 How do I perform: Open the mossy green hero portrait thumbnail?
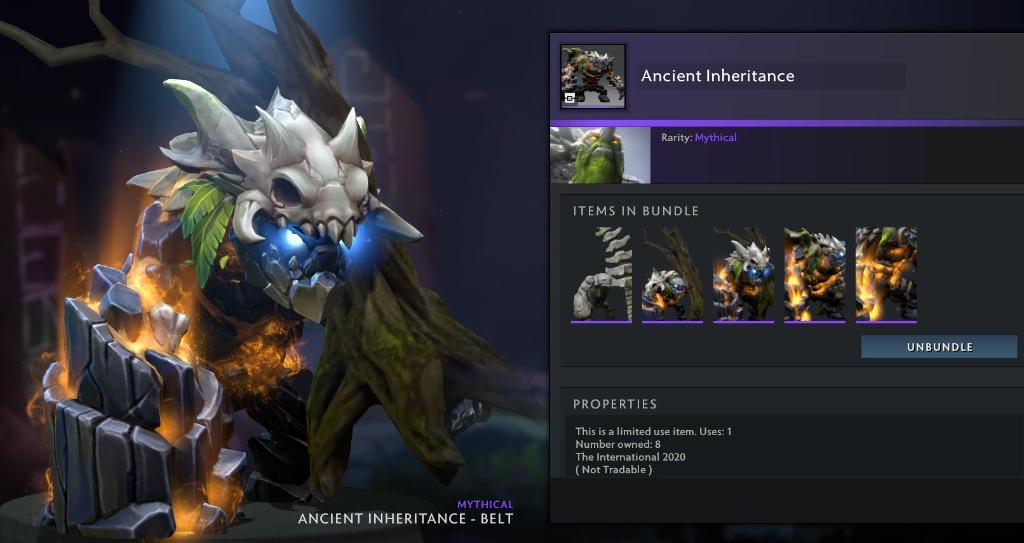click(x=600, y=155)
